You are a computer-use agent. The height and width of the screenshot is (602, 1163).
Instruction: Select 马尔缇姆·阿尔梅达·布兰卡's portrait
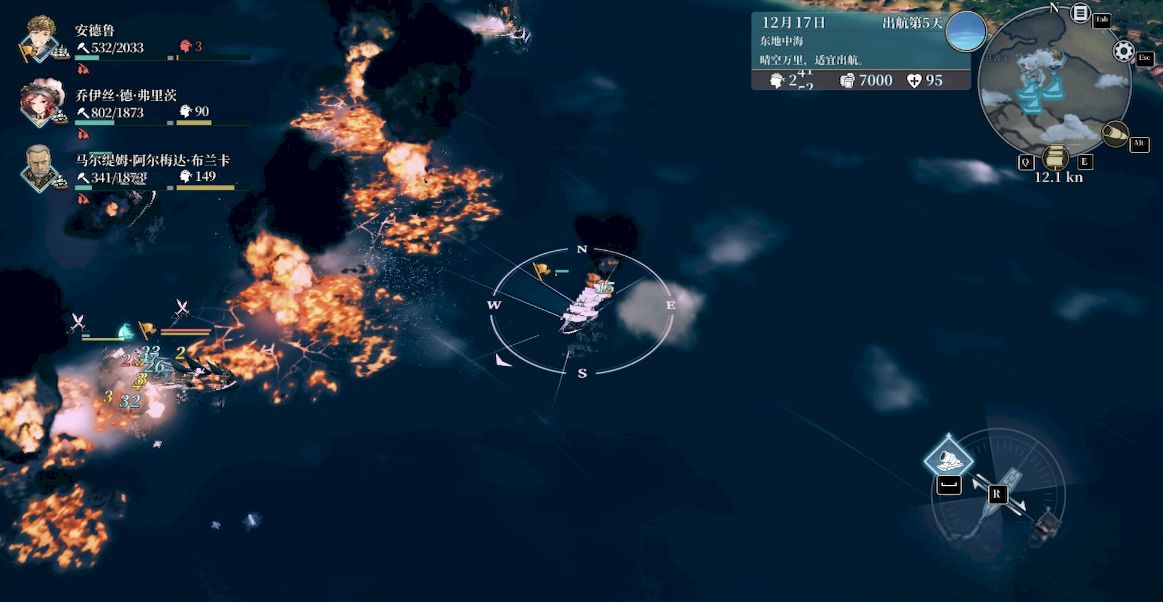coord(43,164)
